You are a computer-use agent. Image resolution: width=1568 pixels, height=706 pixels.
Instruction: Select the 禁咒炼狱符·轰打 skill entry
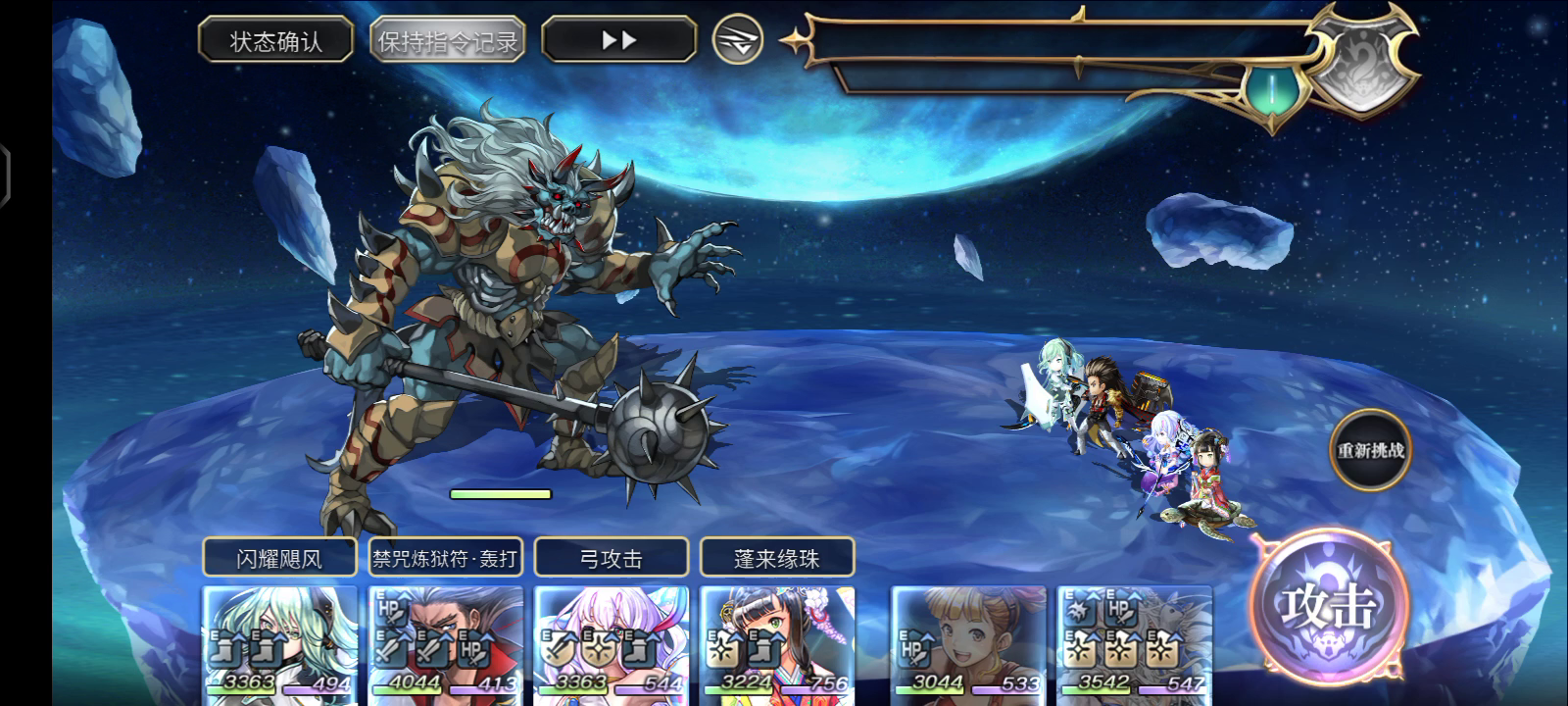[447, 556]
